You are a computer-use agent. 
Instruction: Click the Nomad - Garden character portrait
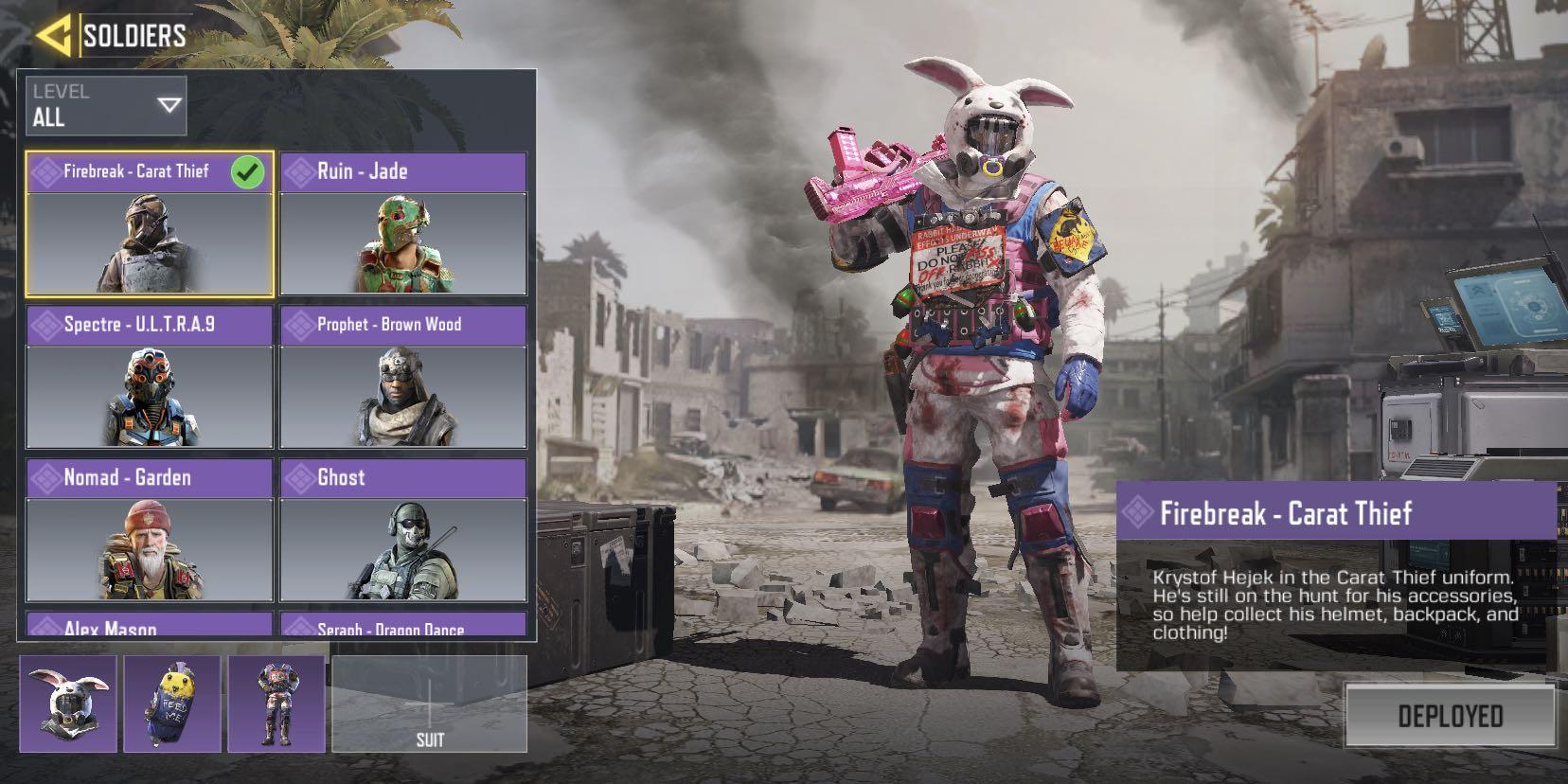tap(147, 549)
